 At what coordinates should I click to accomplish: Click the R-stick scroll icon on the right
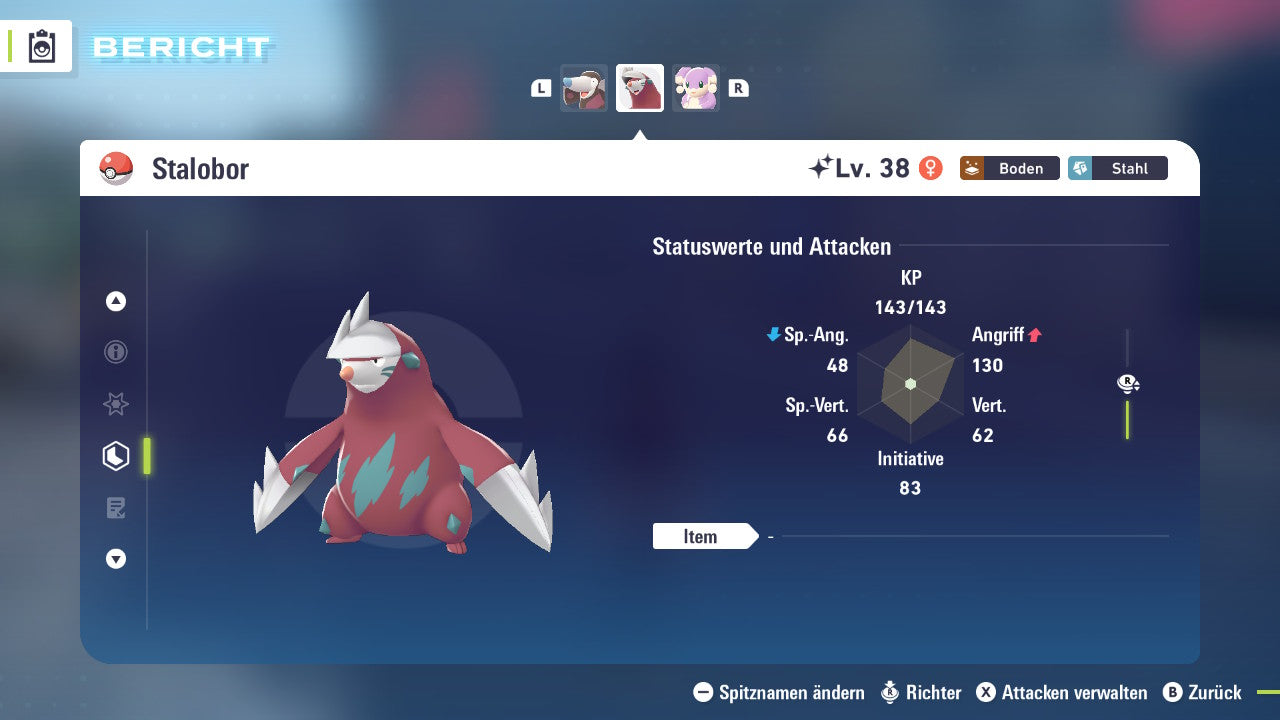(x=1127, y=383)
